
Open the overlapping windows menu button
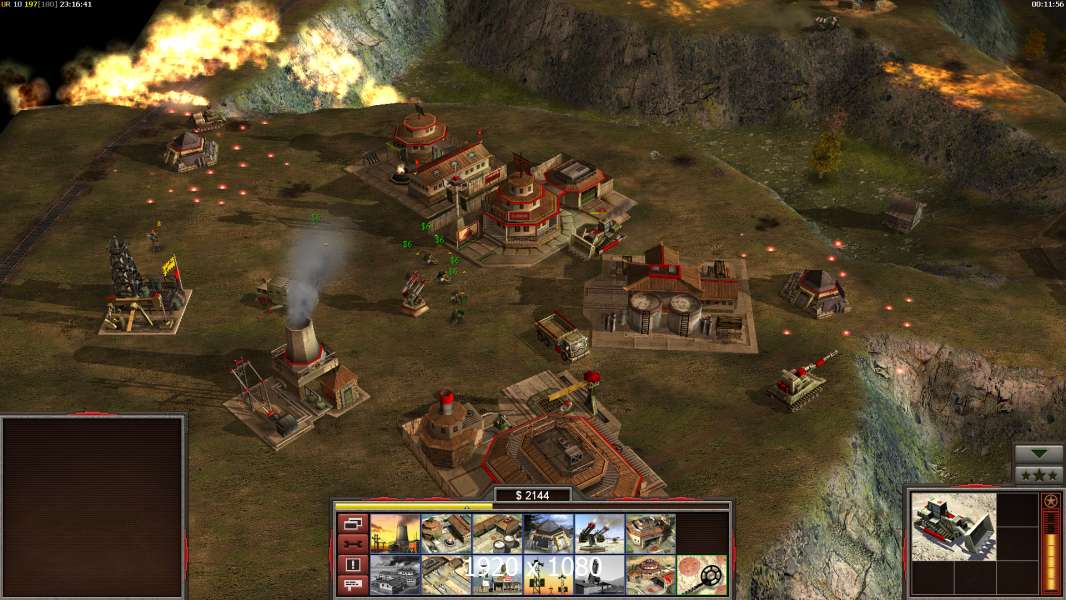352,523
